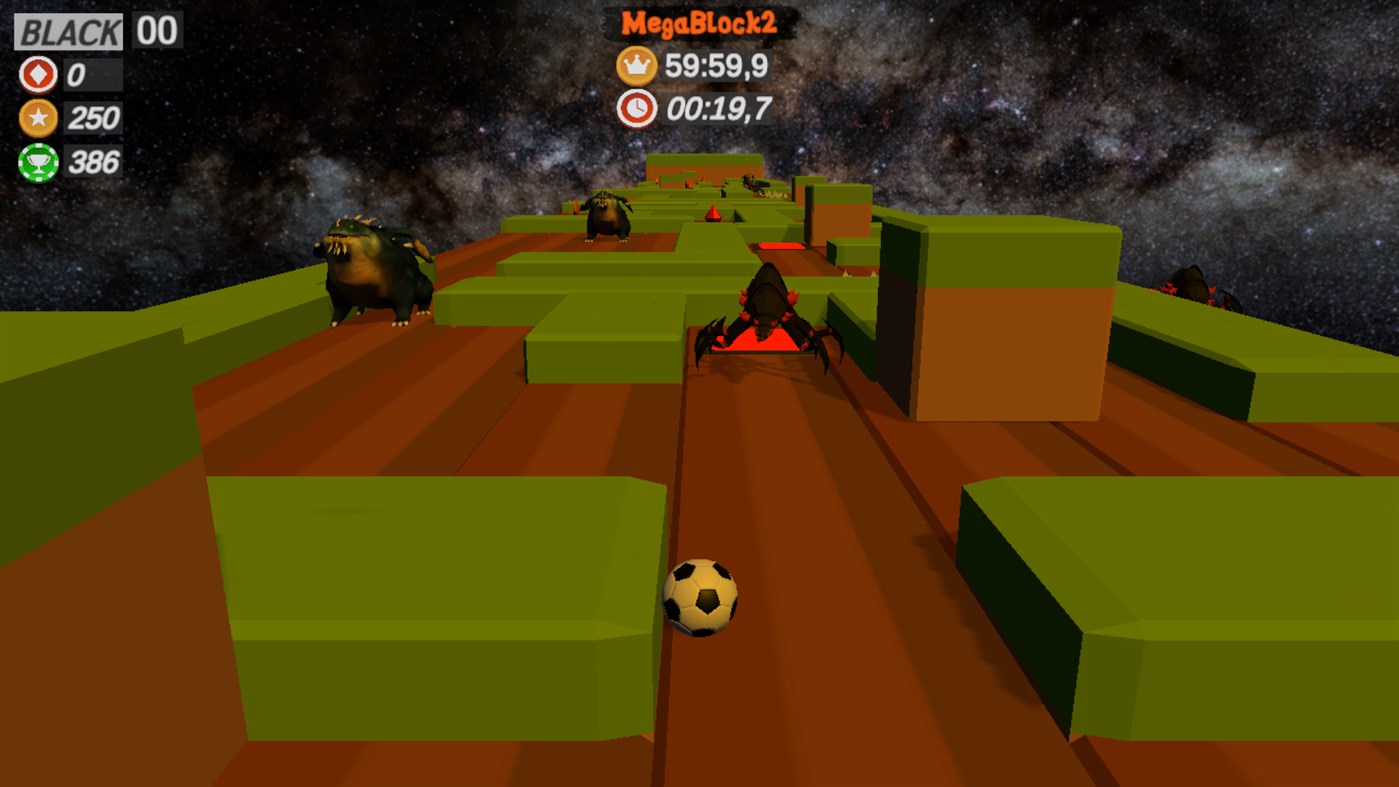Image resolution: width=1399 pixels, height=787 pixels.
Task: Select the orange star coin icon
Action: click(37, 117)
